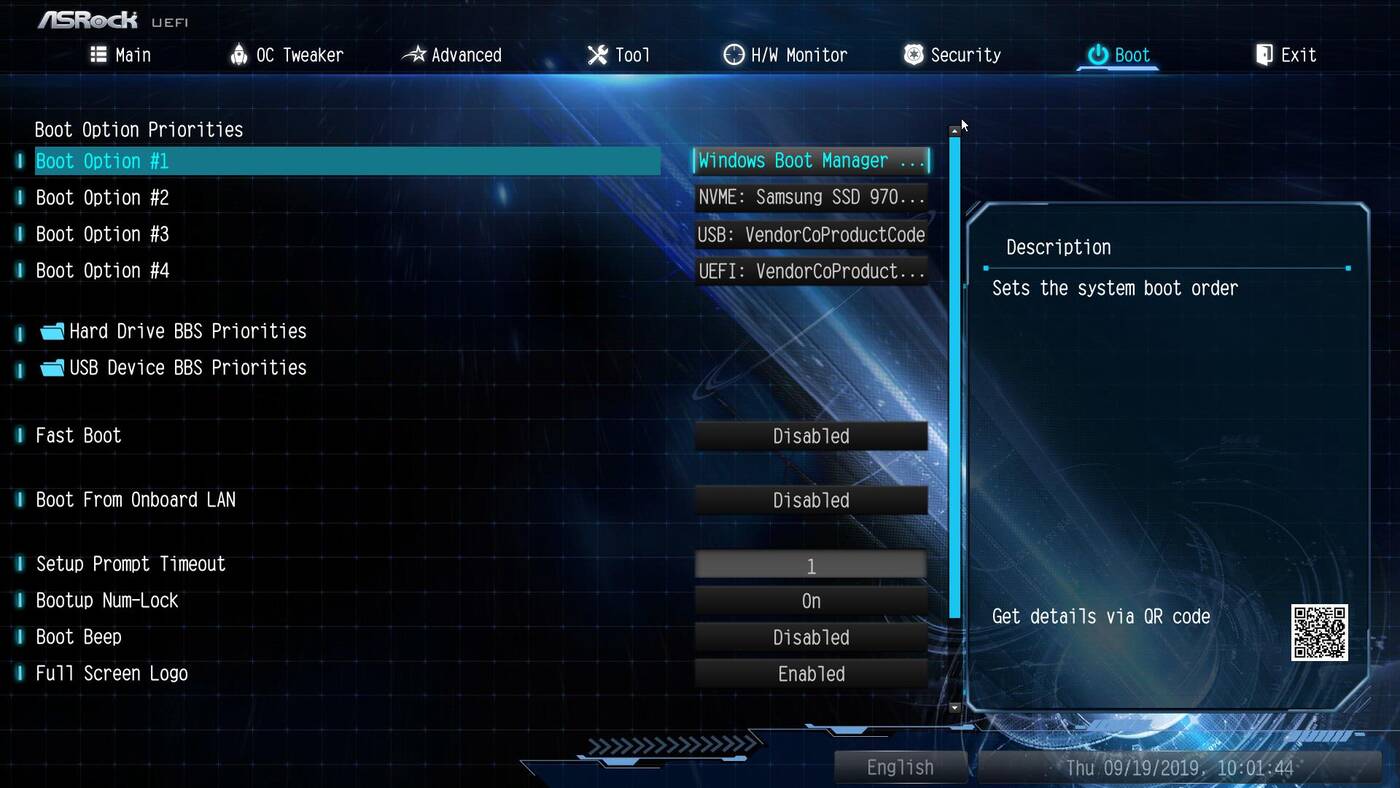Image resolution: width=1400 pixels, height=788 pixels.
Task: Change the Fast Boot setting value
Action: point(811,436)
